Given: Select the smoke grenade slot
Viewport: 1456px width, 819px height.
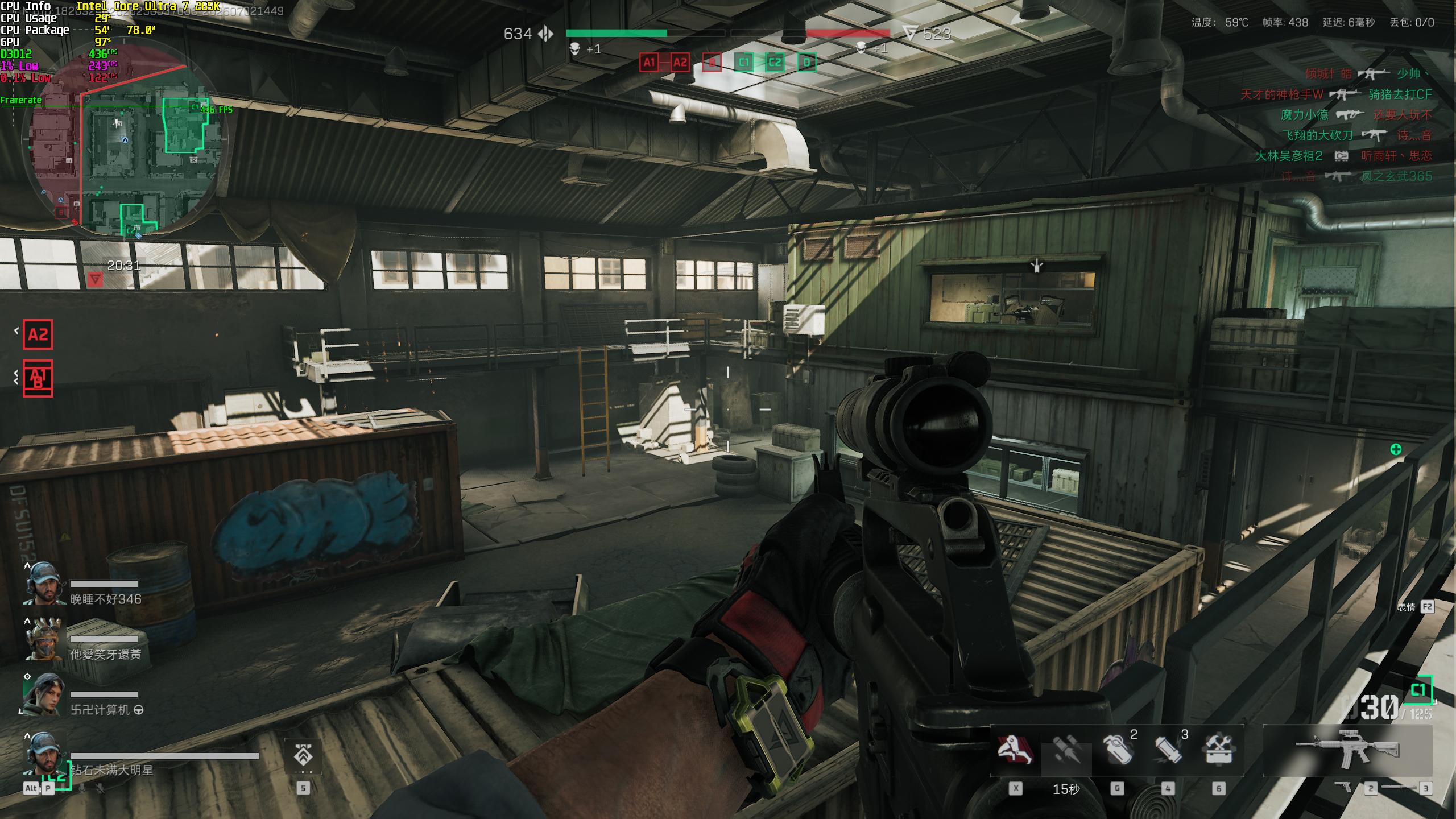Looking at the screenshot, I should tap(1116, 750).
